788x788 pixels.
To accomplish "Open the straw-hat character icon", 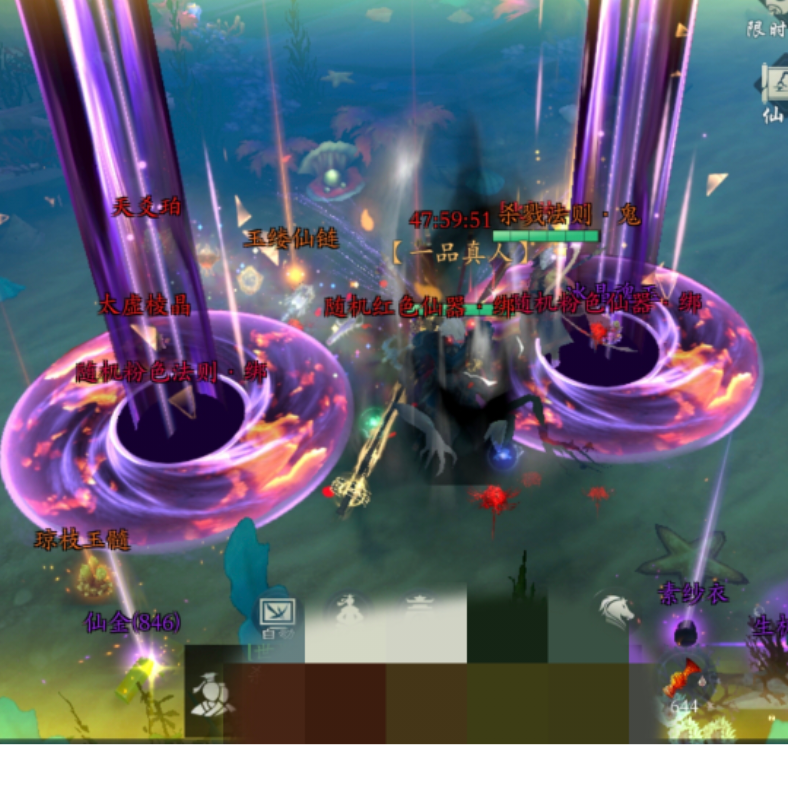I will pos(211,692).
